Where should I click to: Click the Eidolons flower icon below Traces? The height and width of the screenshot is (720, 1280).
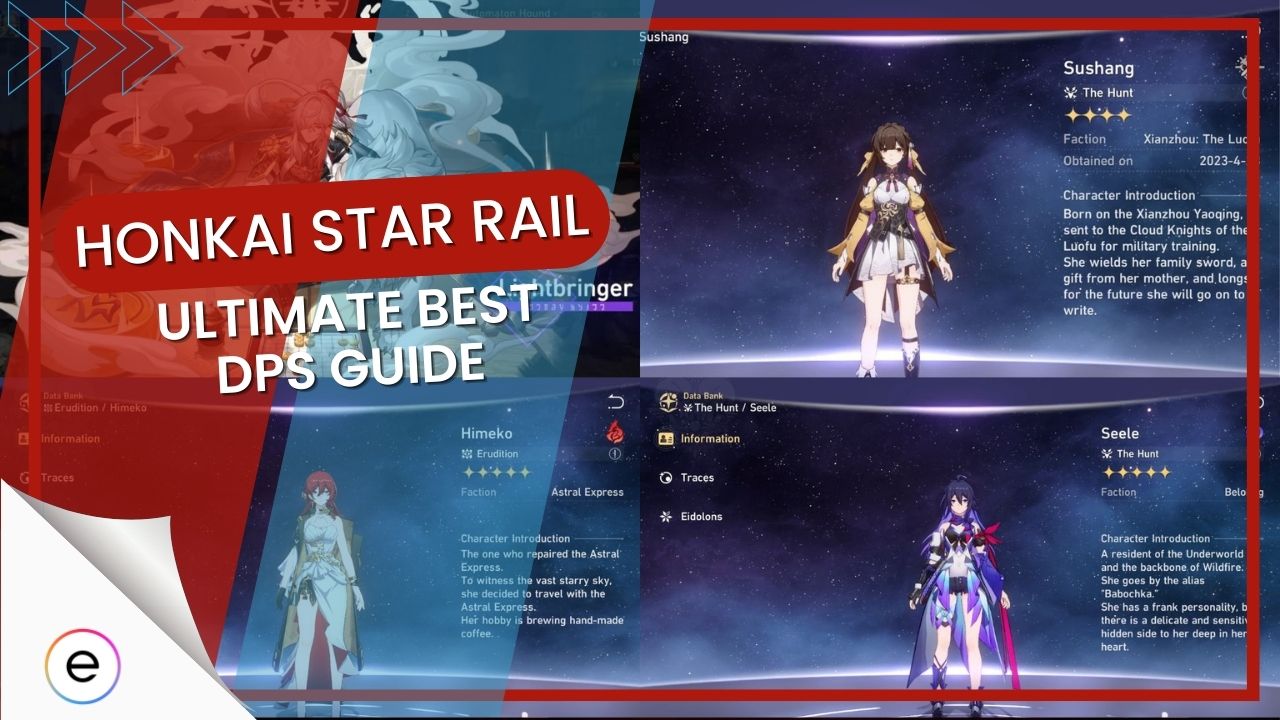tap(664, 516)
